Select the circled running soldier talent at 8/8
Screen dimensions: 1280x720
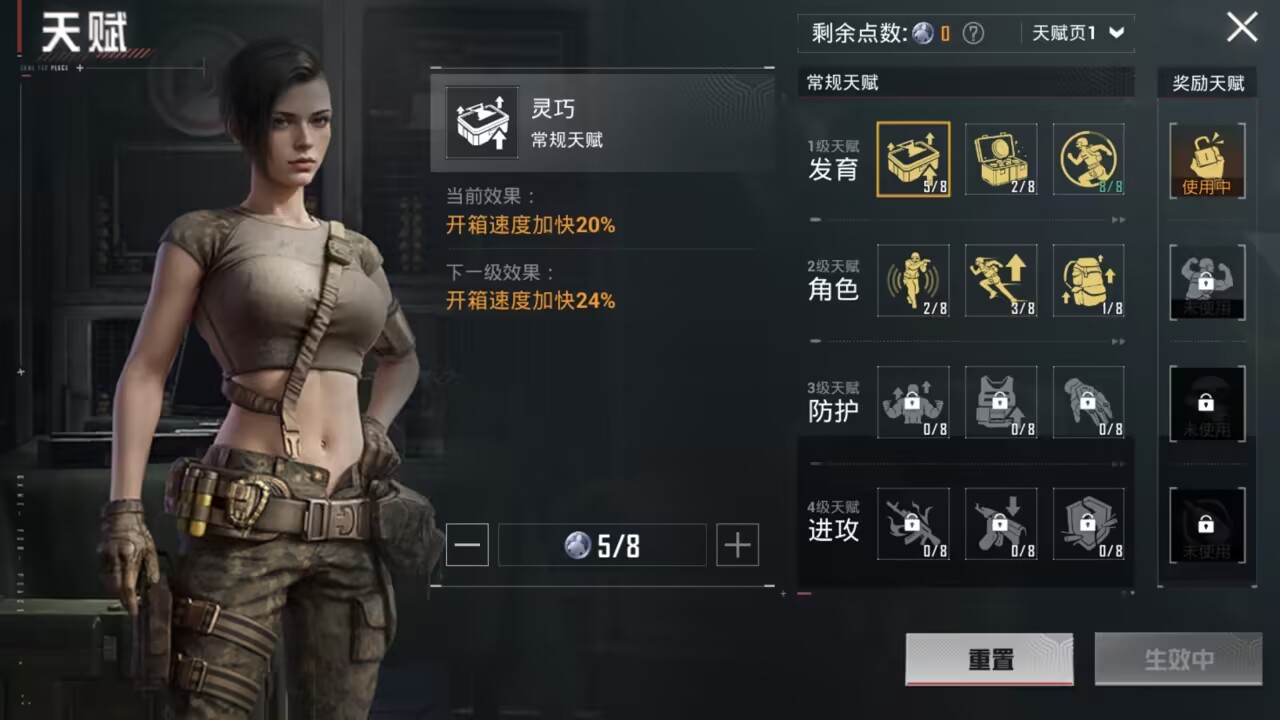tap(1088, 160)
